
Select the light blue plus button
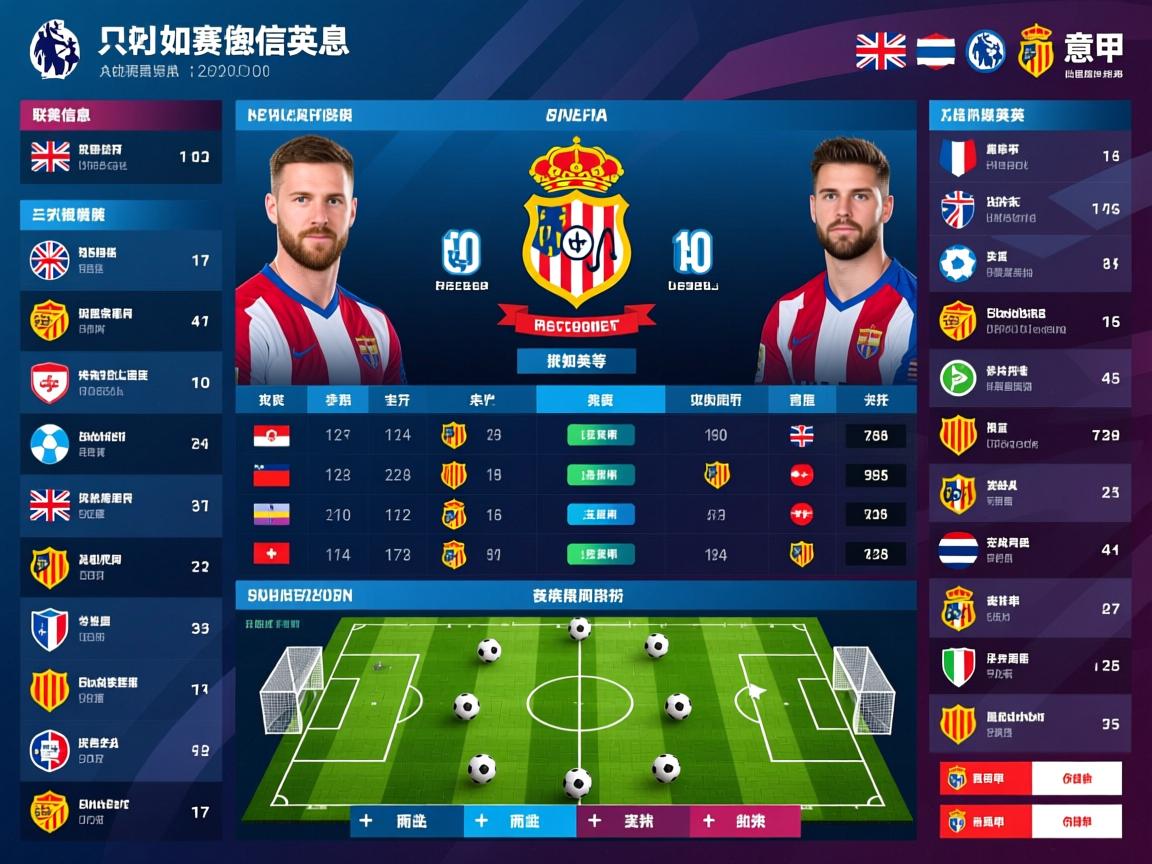tap(520, 821)
